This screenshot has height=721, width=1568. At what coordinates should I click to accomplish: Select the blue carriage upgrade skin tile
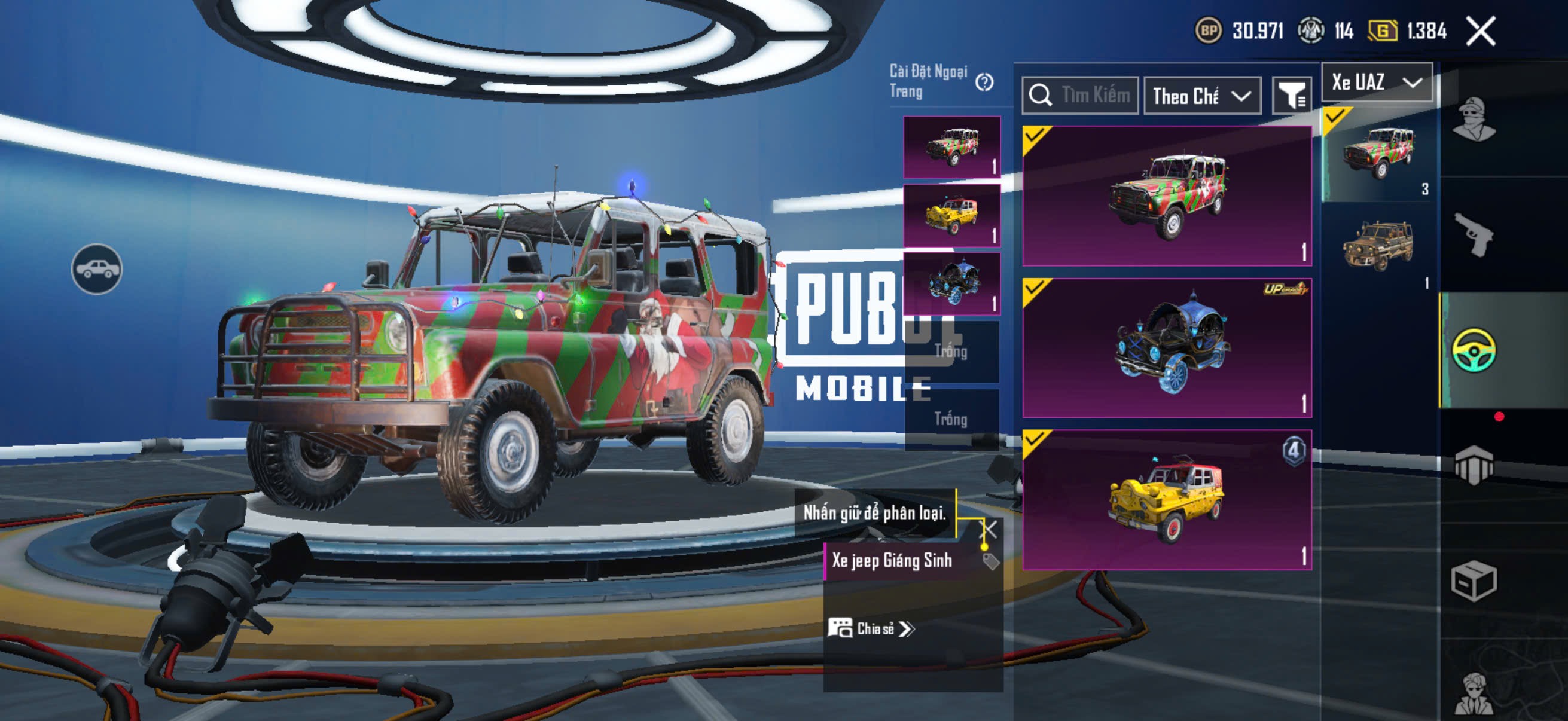[x=1167, y=347]
